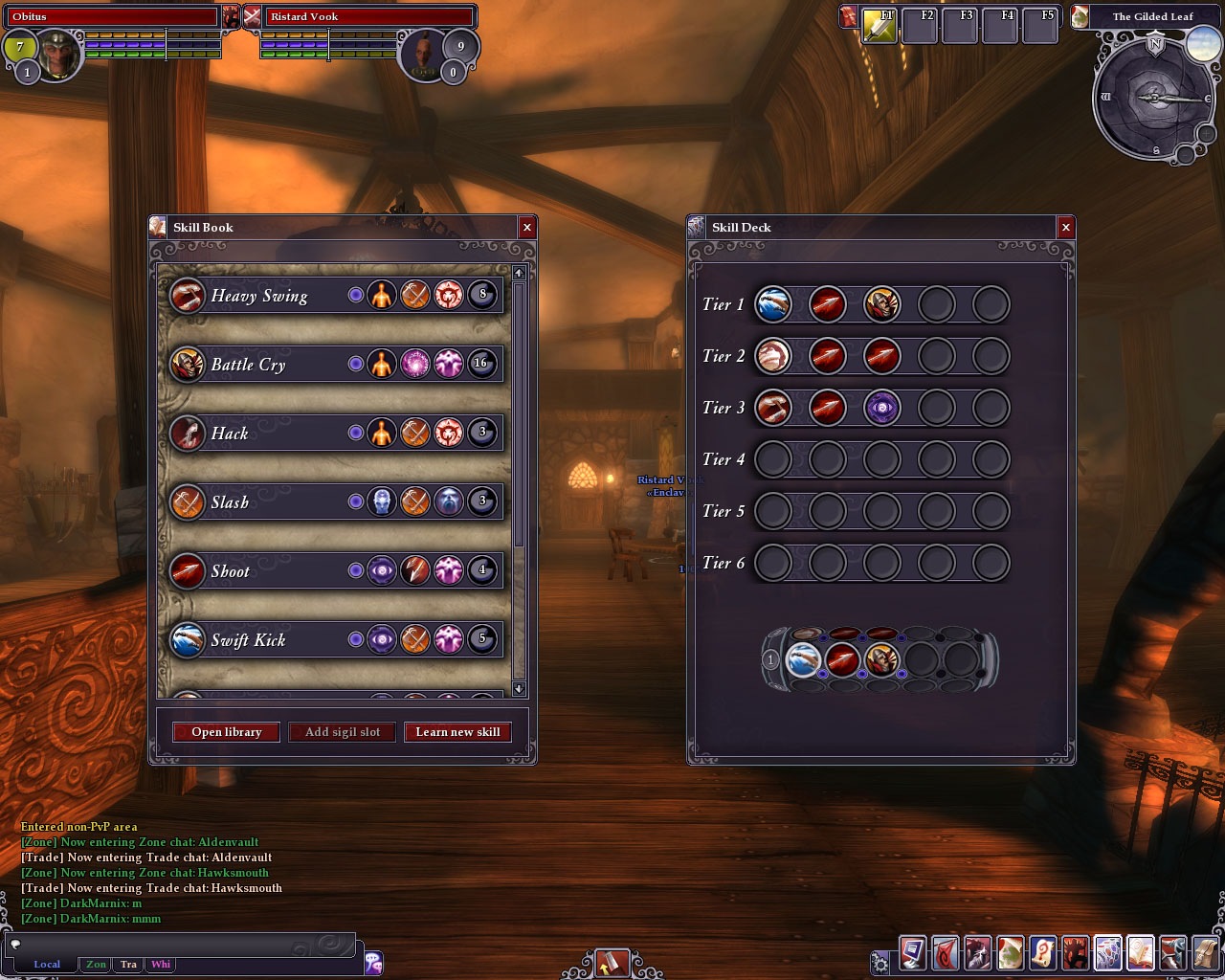The image size is (1225, 980).
Task: Switch to the Zone chat tab
Action: click(97, 965)
